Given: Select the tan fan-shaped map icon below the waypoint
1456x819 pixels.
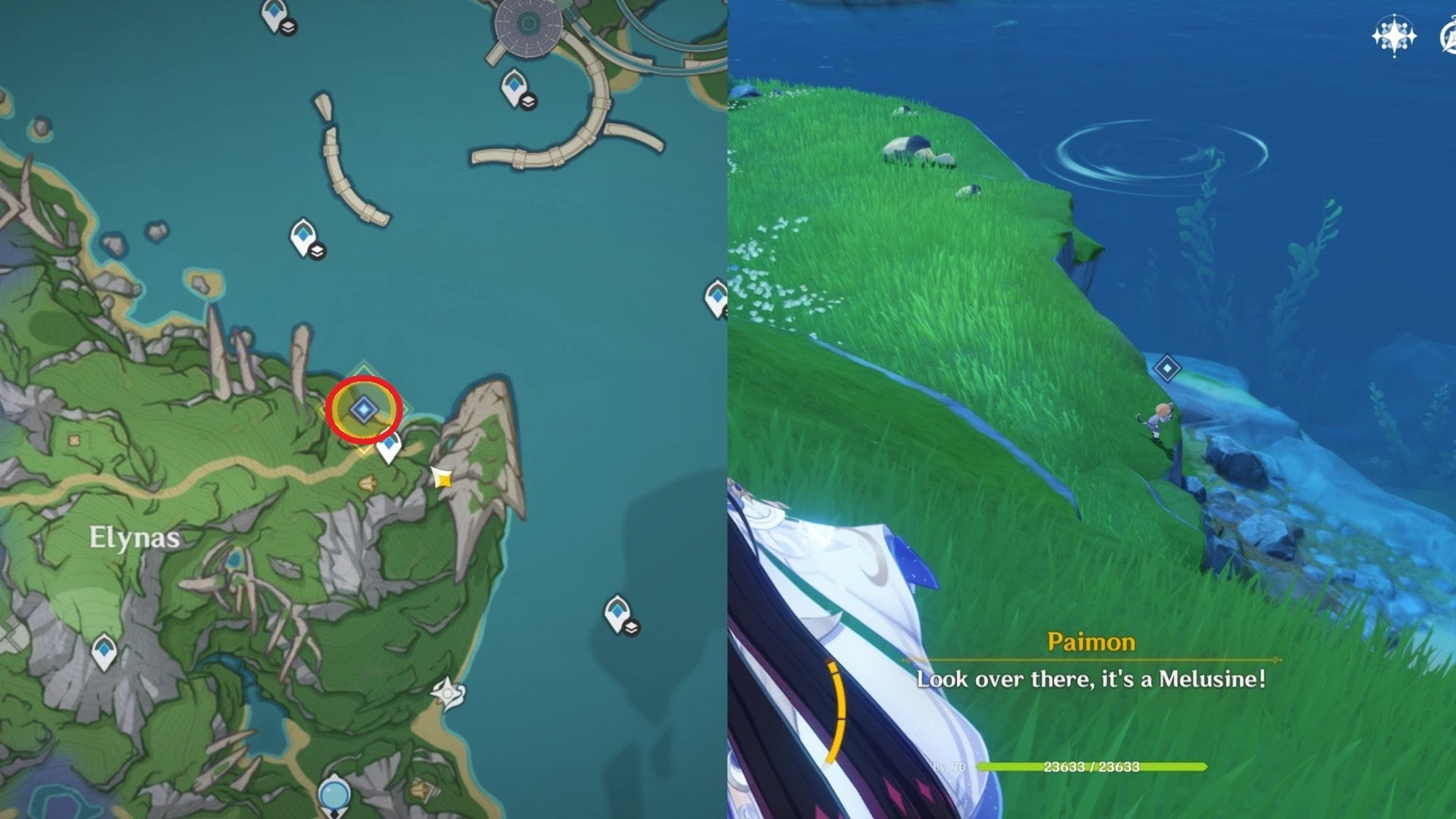Looking at the screenshot, I should pyautogui.click(x=368, y=482).
